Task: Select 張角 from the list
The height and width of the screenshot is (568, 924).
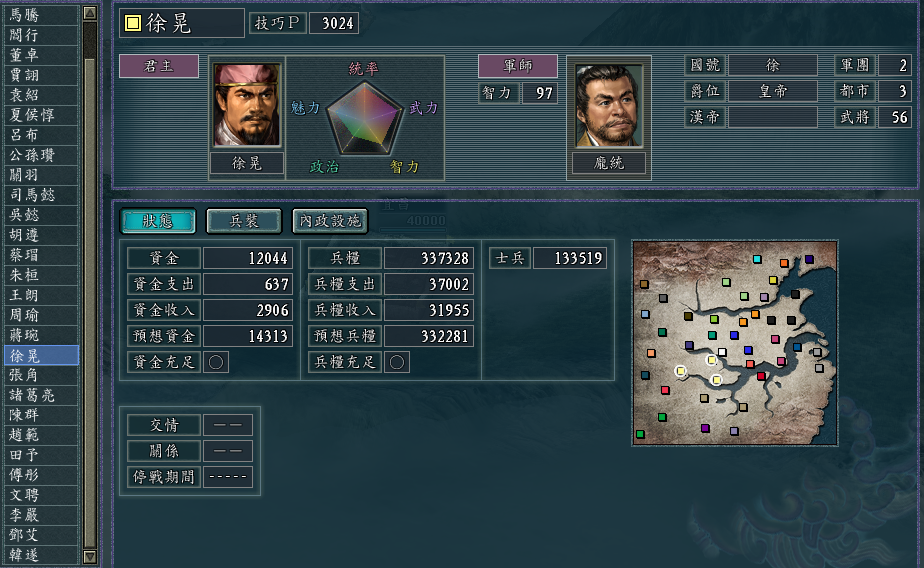Action: point(39,375)
